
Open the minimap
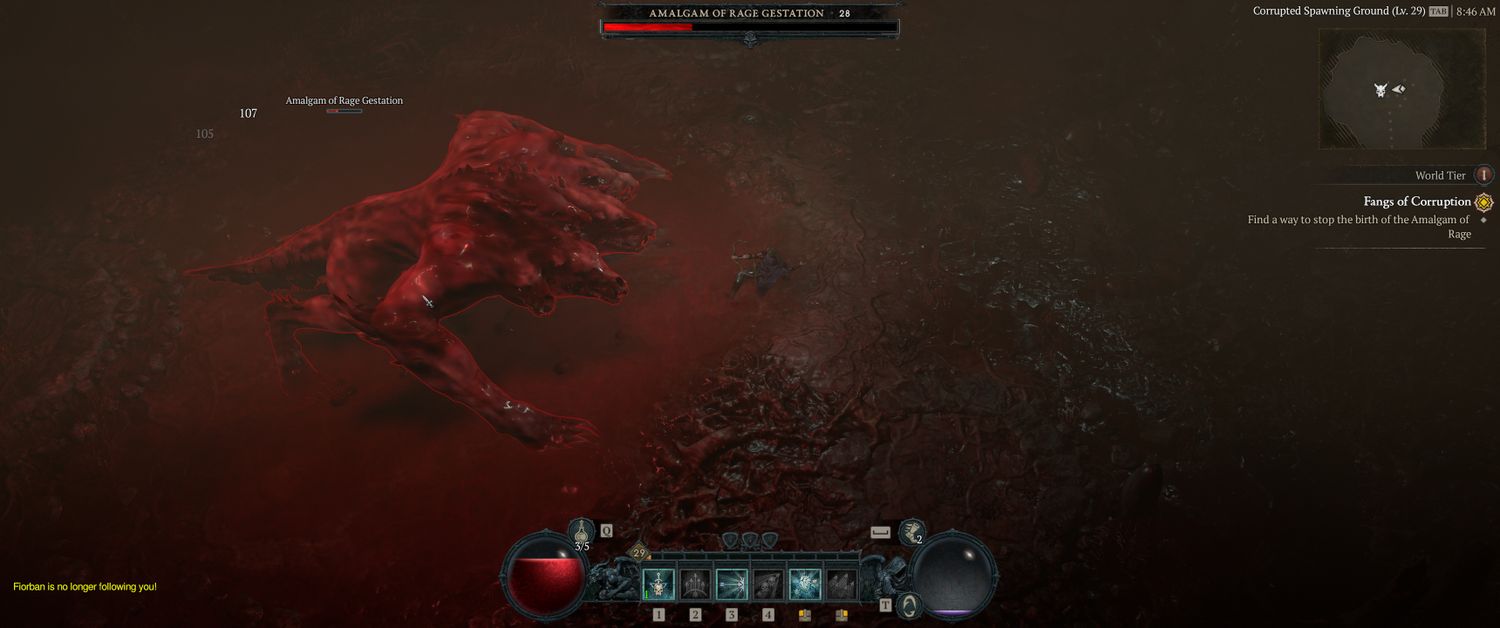point(1387,89)
